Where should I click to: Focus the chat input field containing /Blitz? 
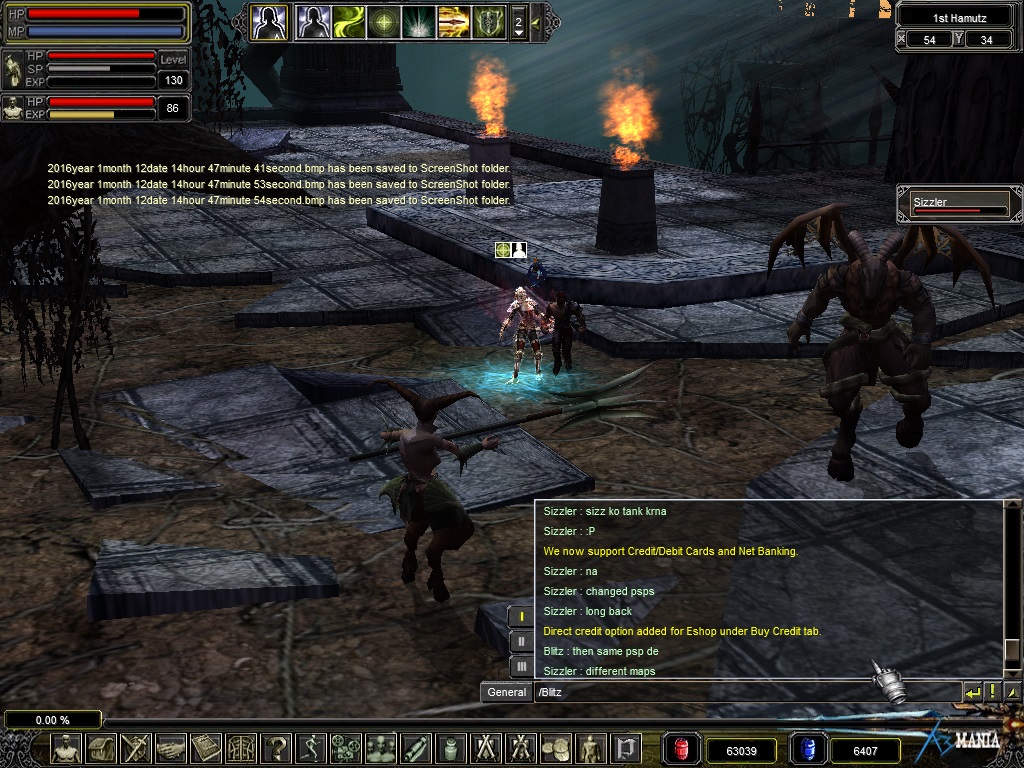tap(745, 692)
